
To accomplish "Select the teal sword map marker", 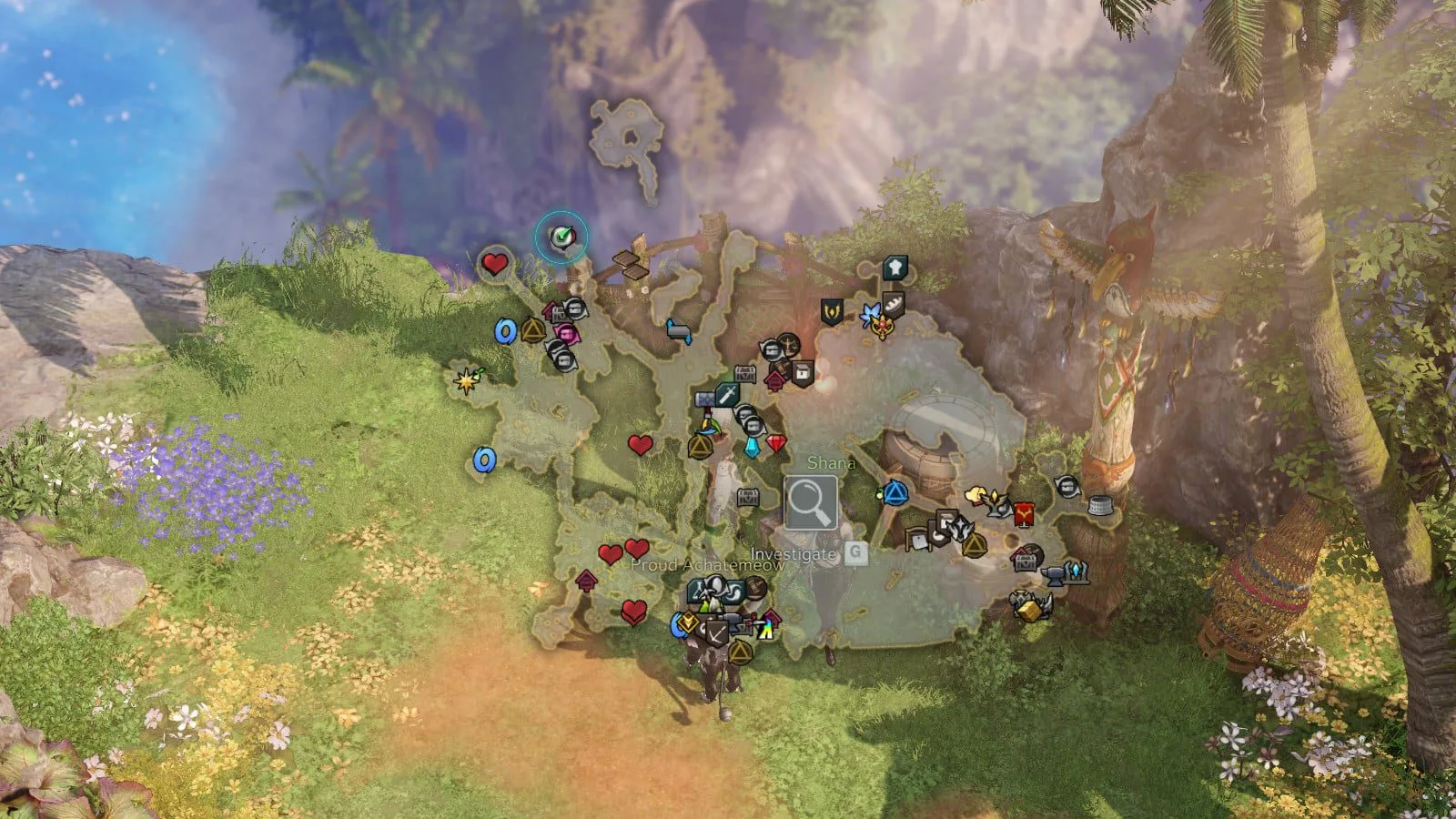I will 726,394.
